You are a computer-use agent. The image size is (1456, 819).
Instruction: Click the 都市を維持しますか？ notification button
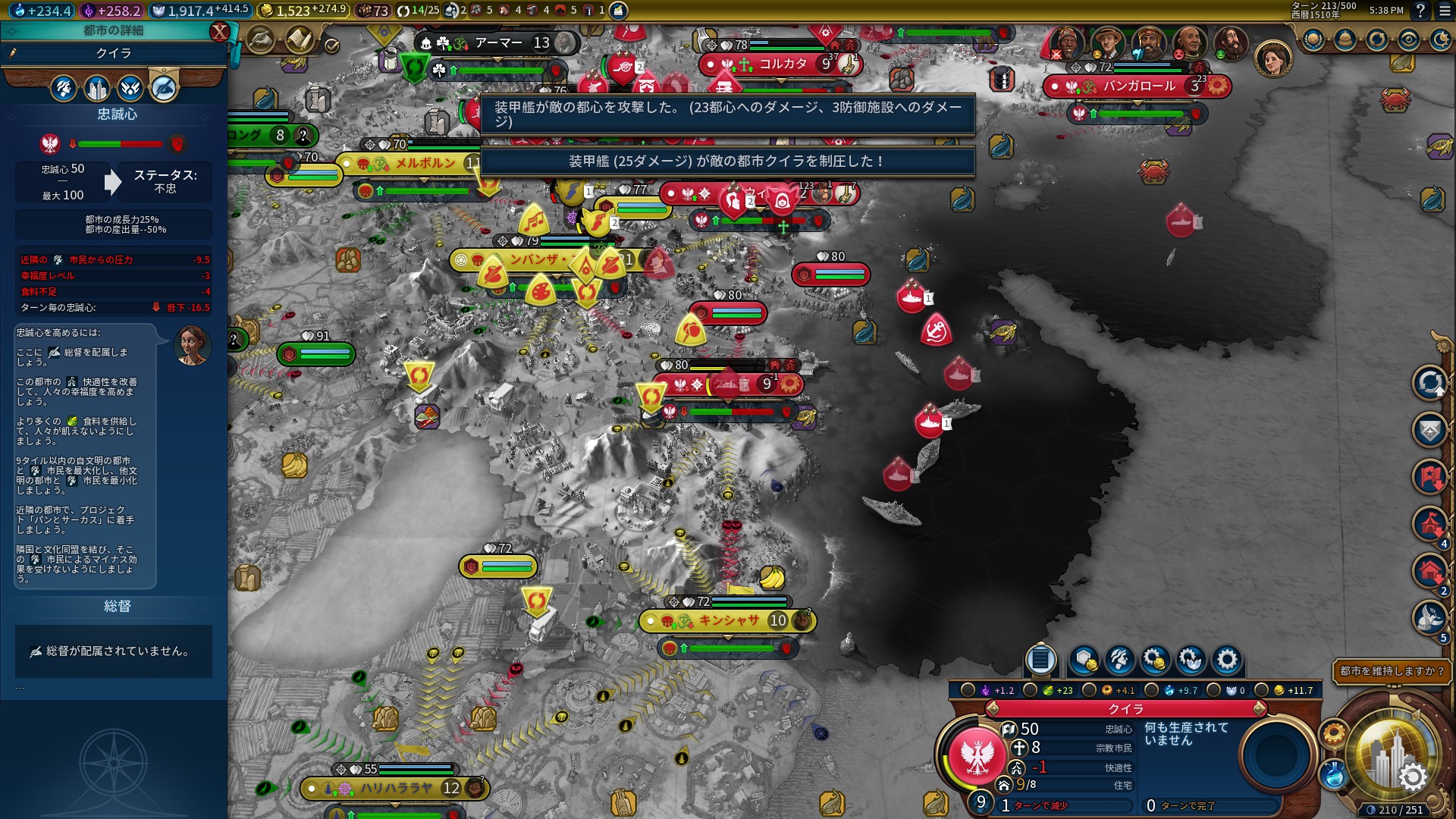tap(1392, 671)
